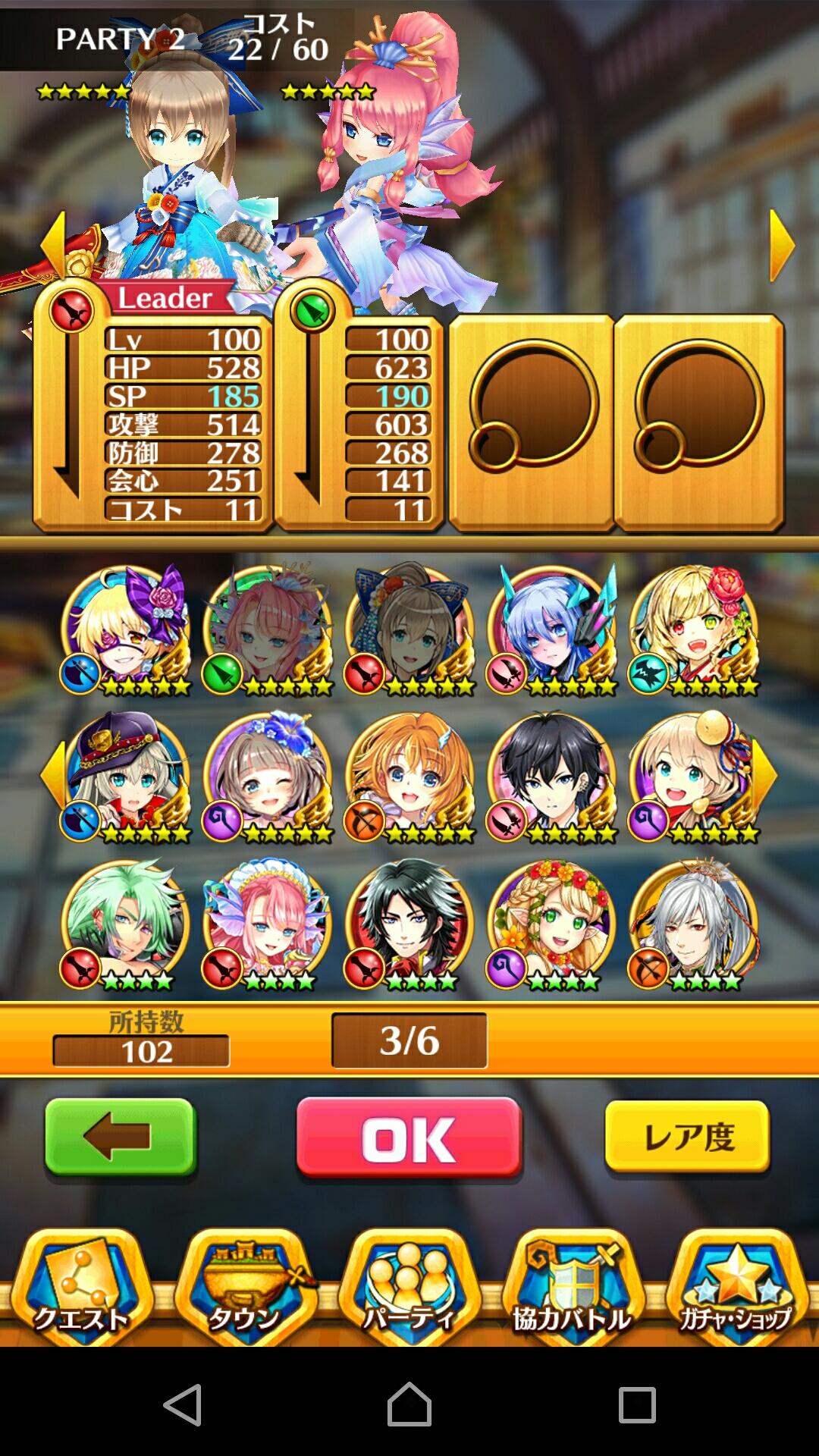Tap the yellow レア度 sort button
This screenshot has height=1456, width=819.
tap(687, 1137)
